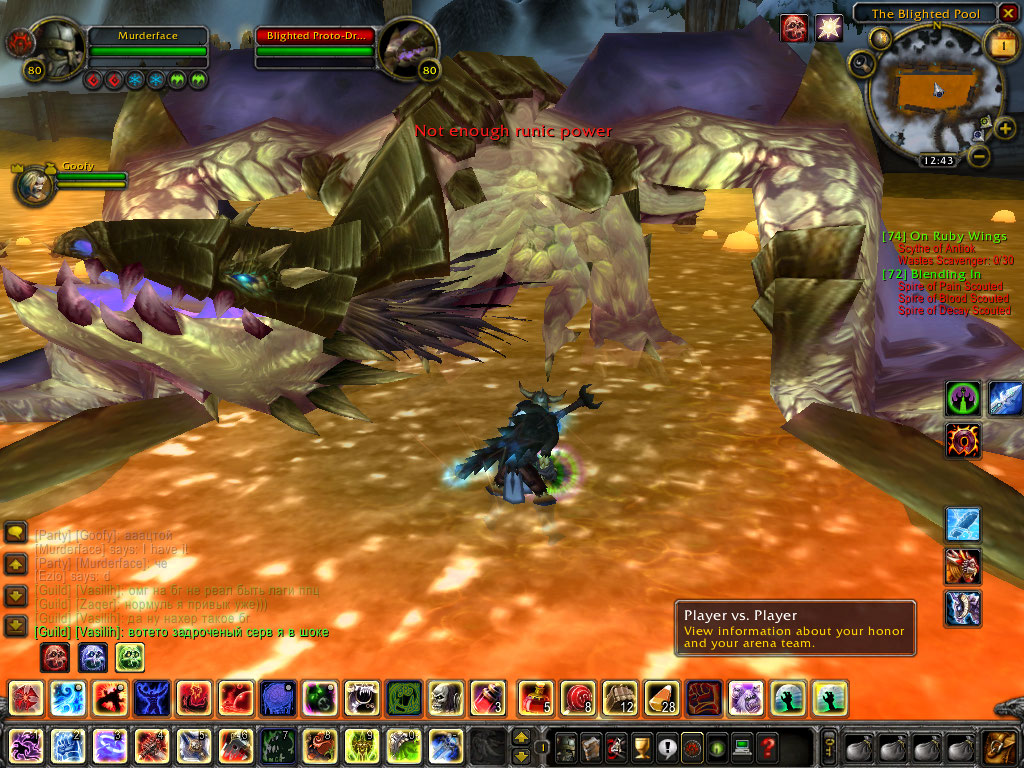Open the Help red question mark button
Viewport: 1024px width, 768px height.
767,746
